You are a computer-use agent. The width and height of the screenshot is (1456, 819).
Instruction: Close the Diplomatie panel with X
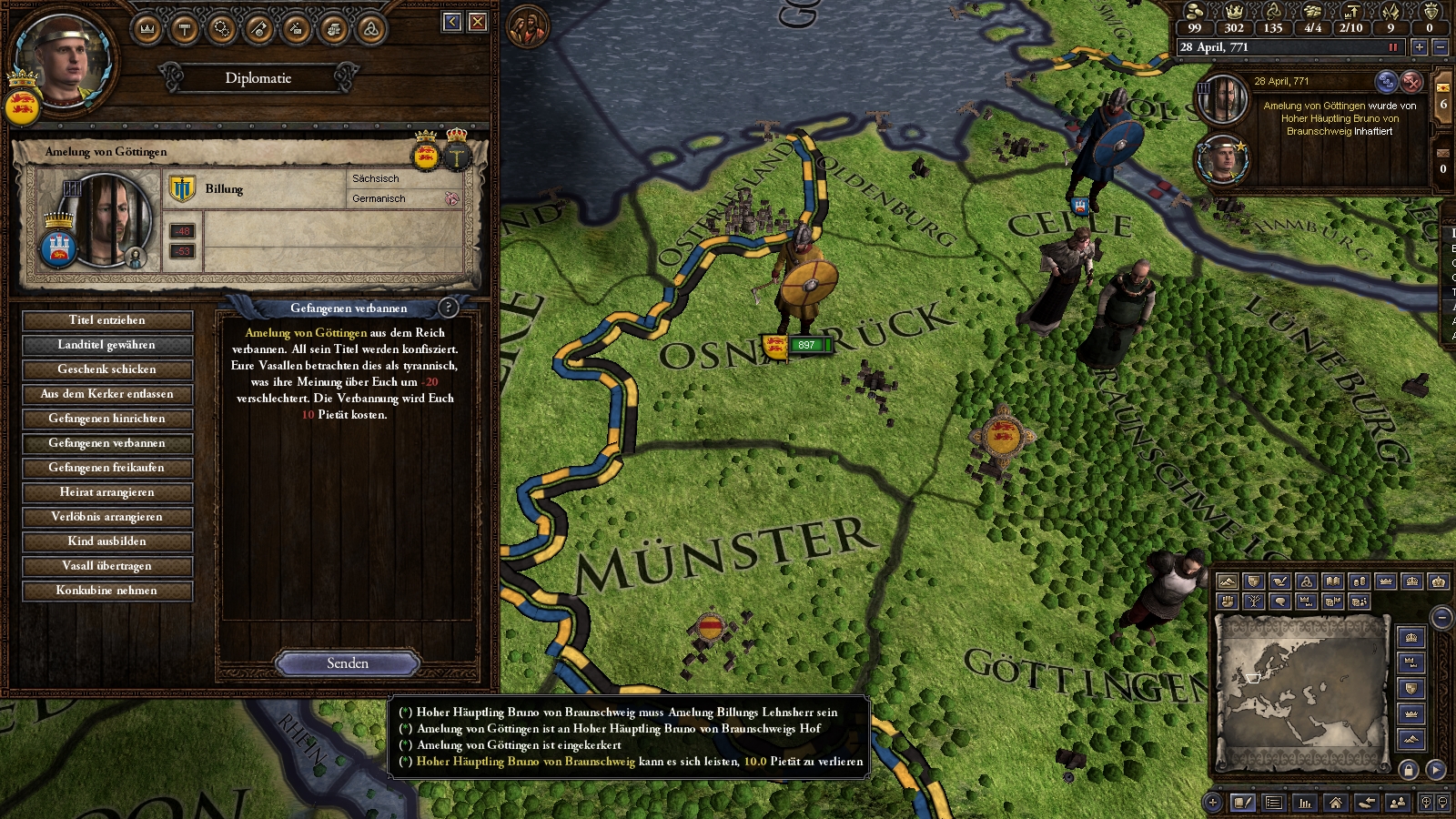(478, 22)
